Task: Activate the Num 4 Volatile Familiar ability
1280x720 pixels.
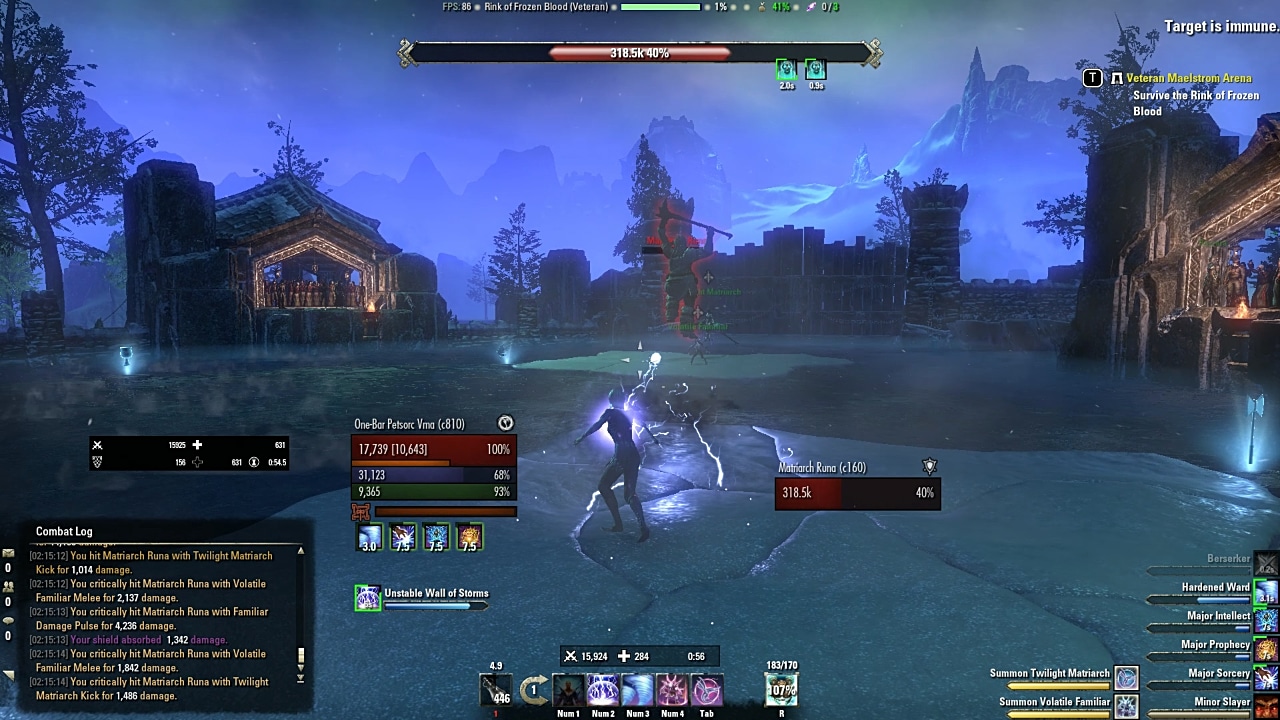Action: 672,690
